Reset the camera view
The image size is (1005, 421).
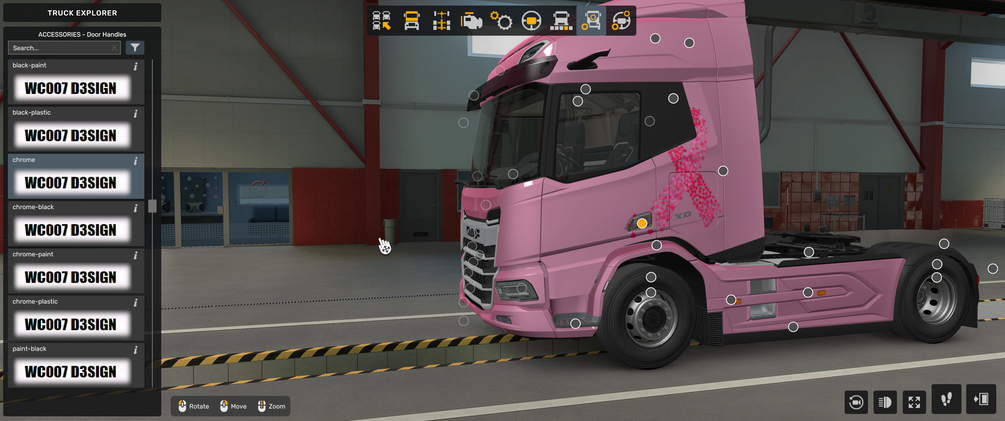coord(855,402)
